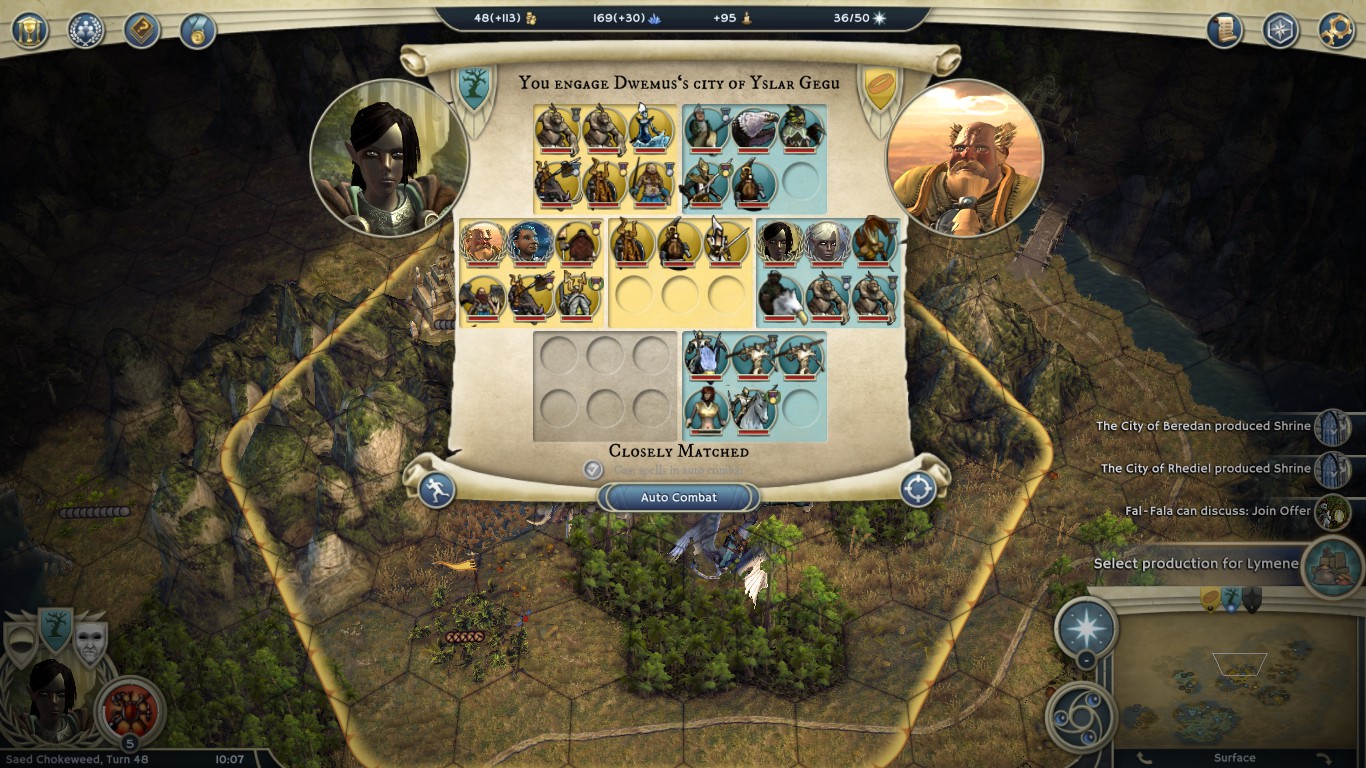Click the star compass button beside minimap
The width and height of the screenshot is (1366, 768).
(x=1087, y=628)
